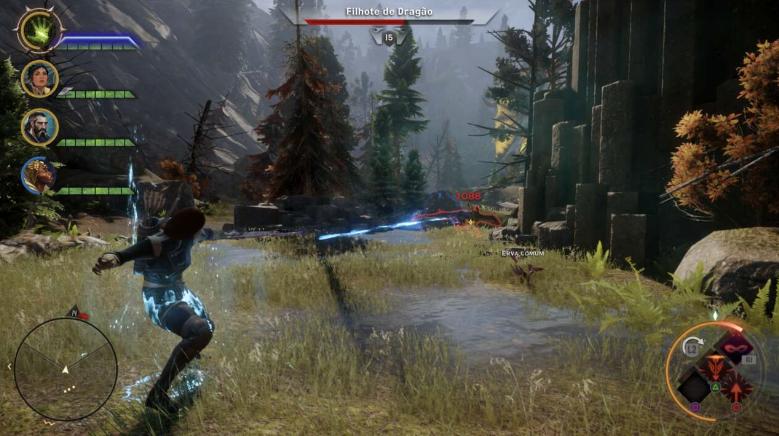Choose the bearded man party member portrait
The width and height of the screenshot is (779, 436).
coord(40,127)
